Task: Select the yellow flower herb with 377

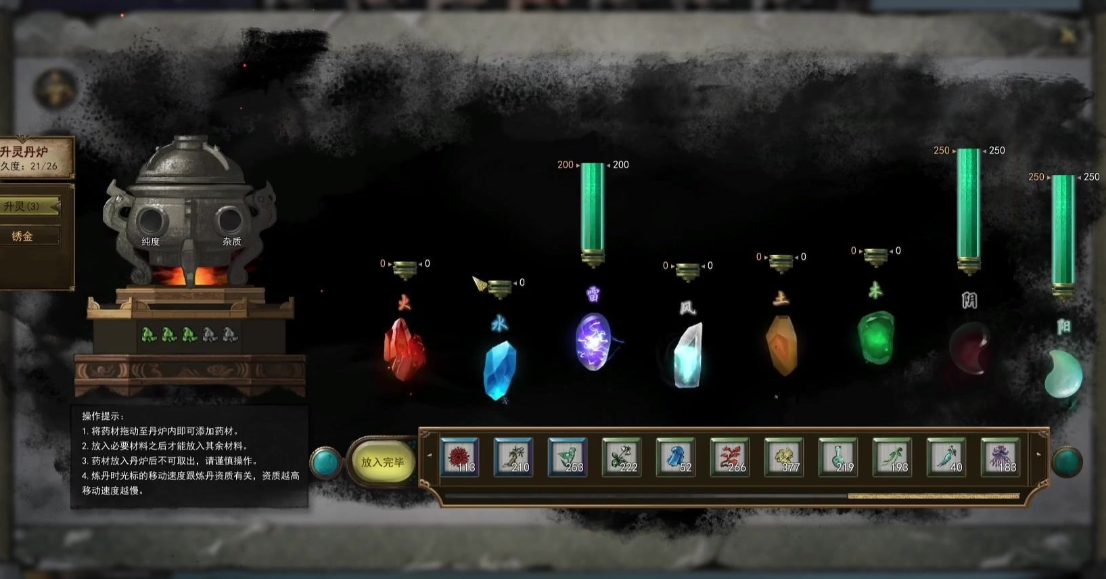Action: click(783, 457)
